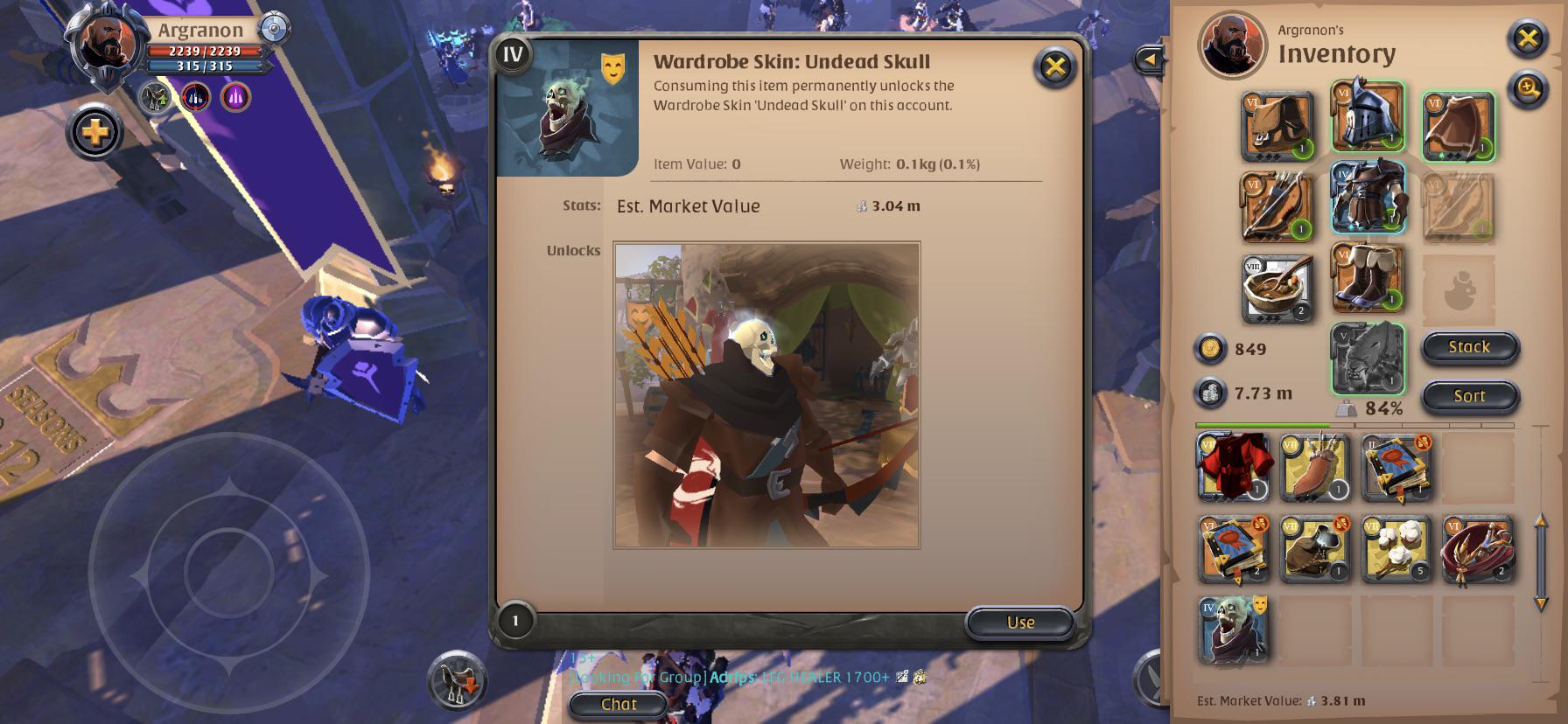This screenshot has height=724, width=1568.
Task: Open the gold coins balance icon showing 849
Action: pos(1213,349)
